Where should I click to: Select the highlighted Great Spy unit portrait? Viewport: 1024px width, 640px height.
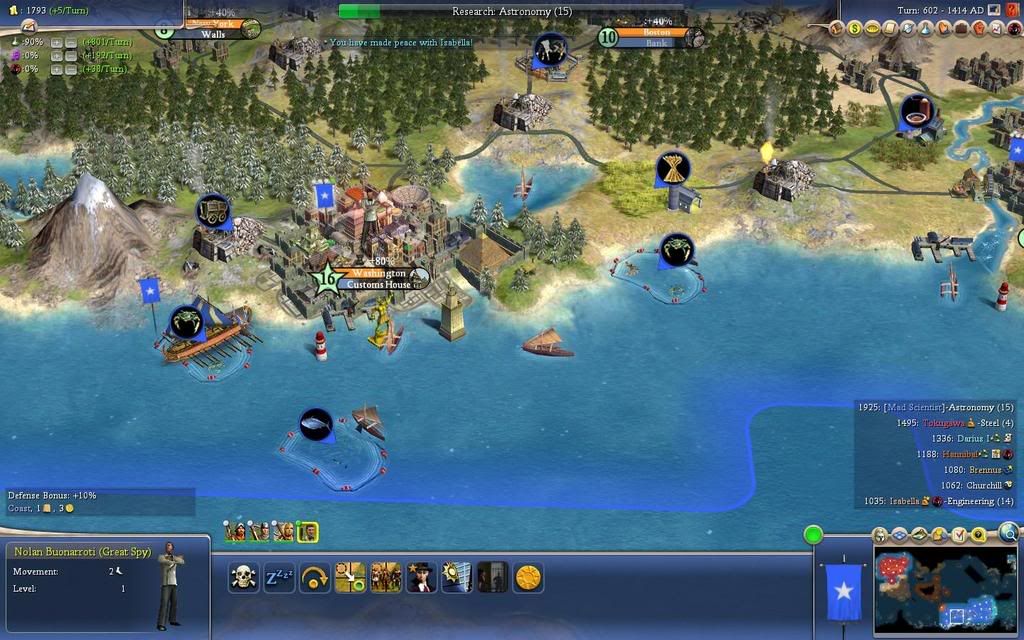[x=307, y=531]
